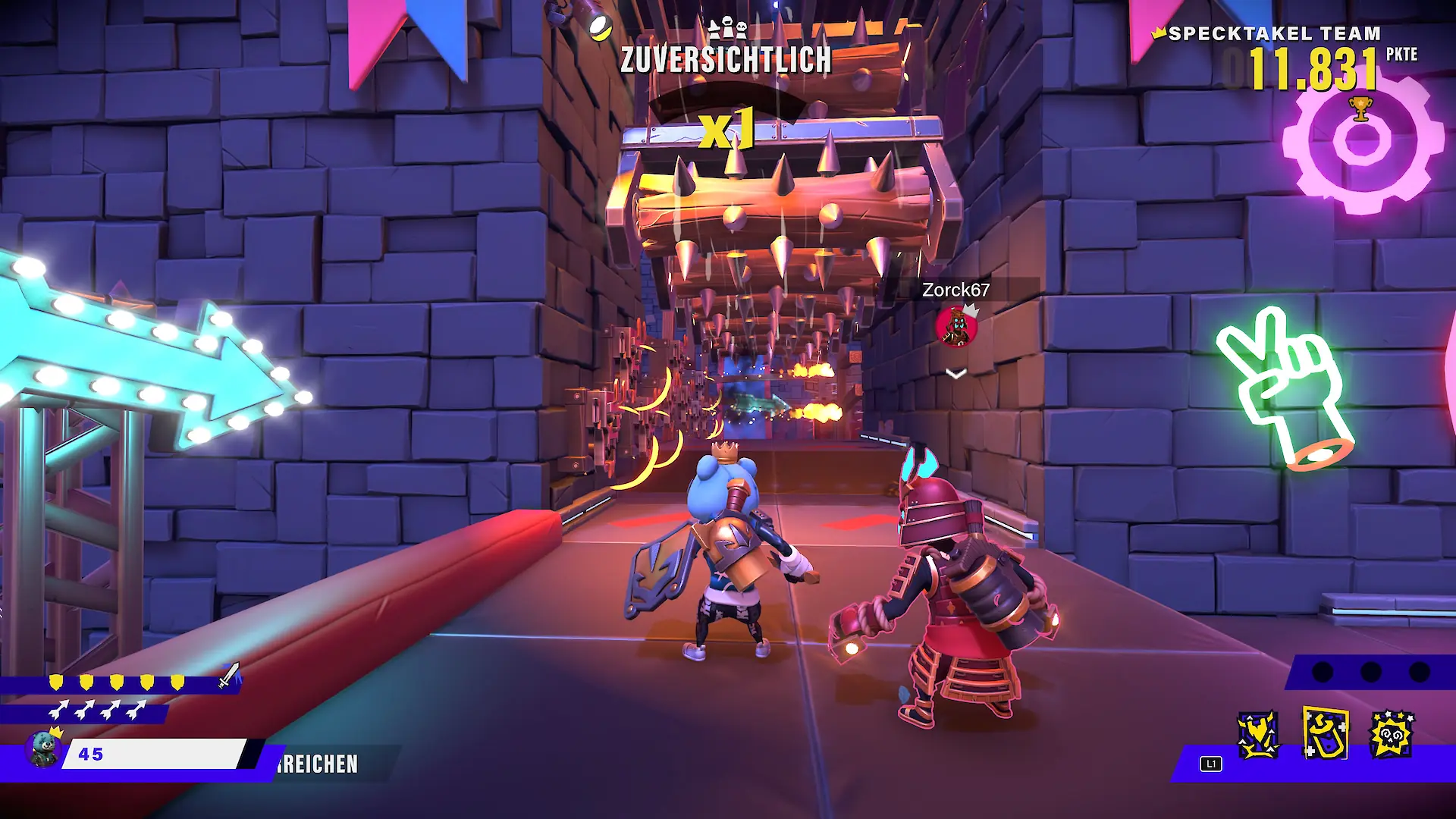Click the gold trophy icon
1456x819 pixels.
[1361, 109]
